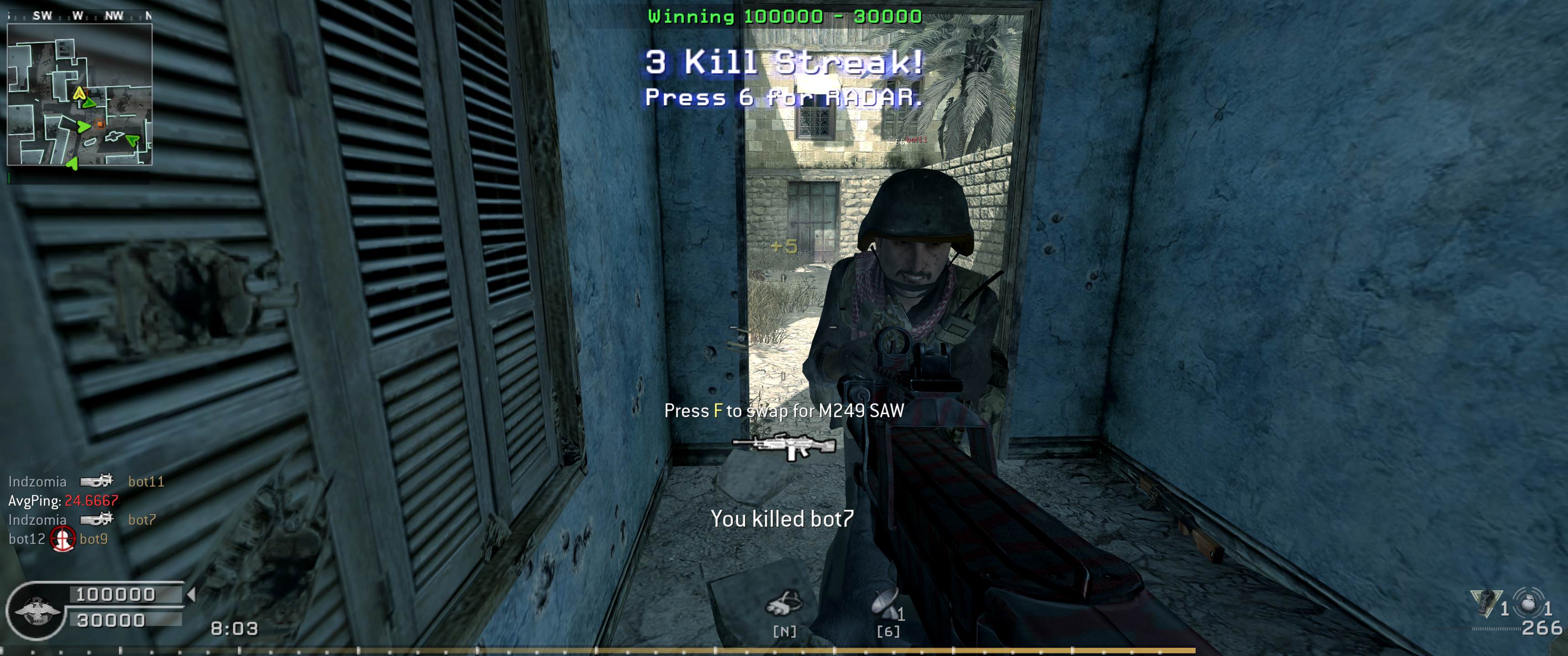Click the minimap in the corner
Screen dimensions: 1568x656
pyautogui.click(x=79, y=94)
